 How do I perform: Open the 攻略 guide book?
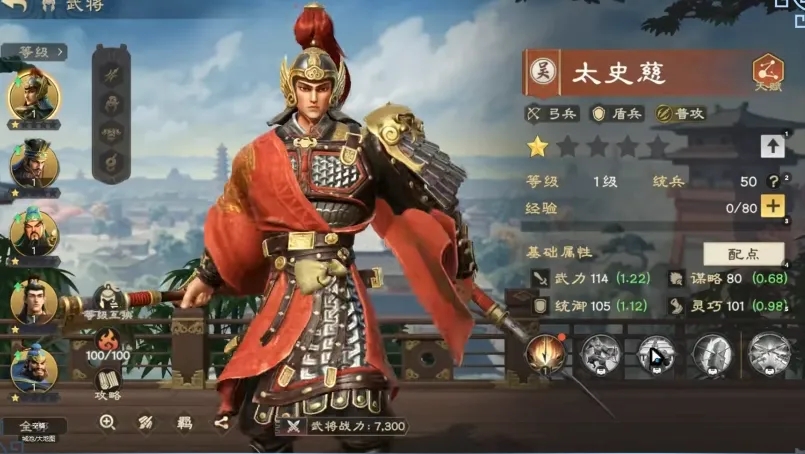click(108, 383)
